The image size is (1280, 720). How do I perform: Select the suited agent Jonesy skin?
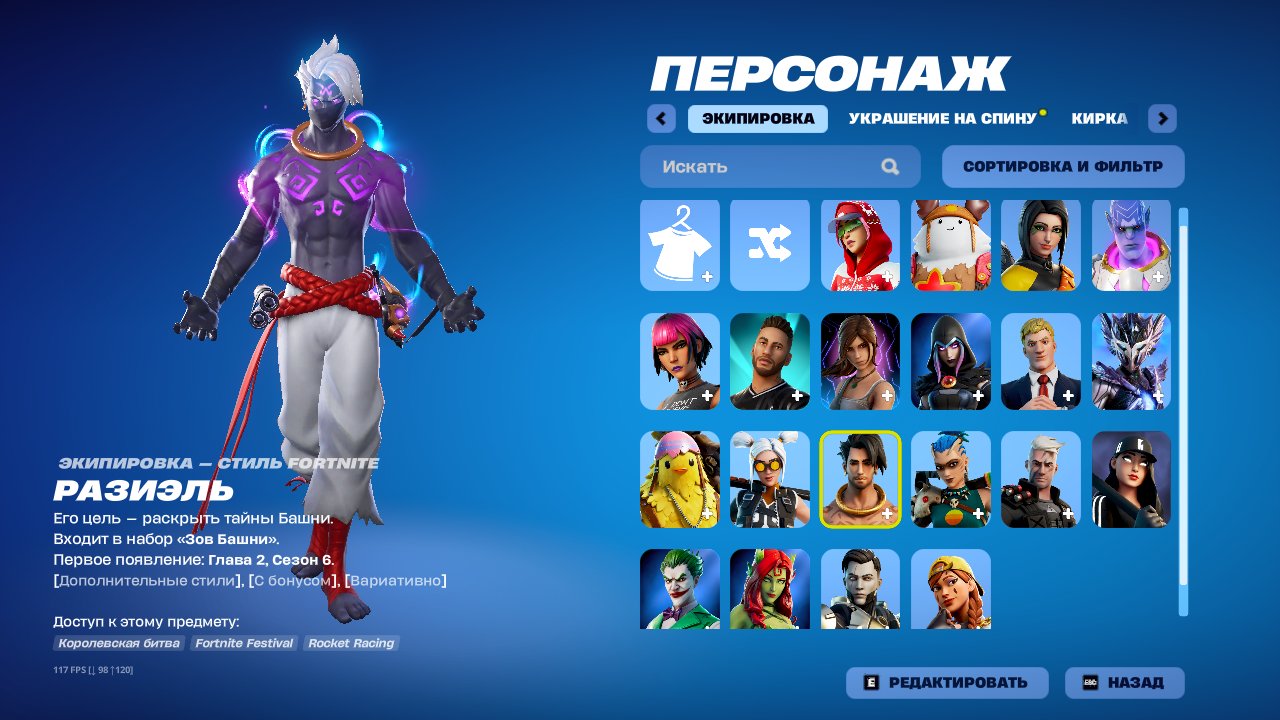coord(1039,361)
